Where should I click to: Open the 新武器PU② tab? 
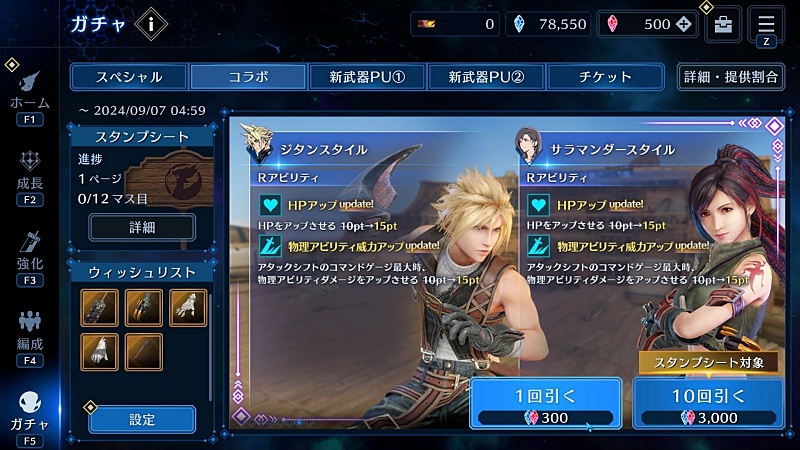486,77
